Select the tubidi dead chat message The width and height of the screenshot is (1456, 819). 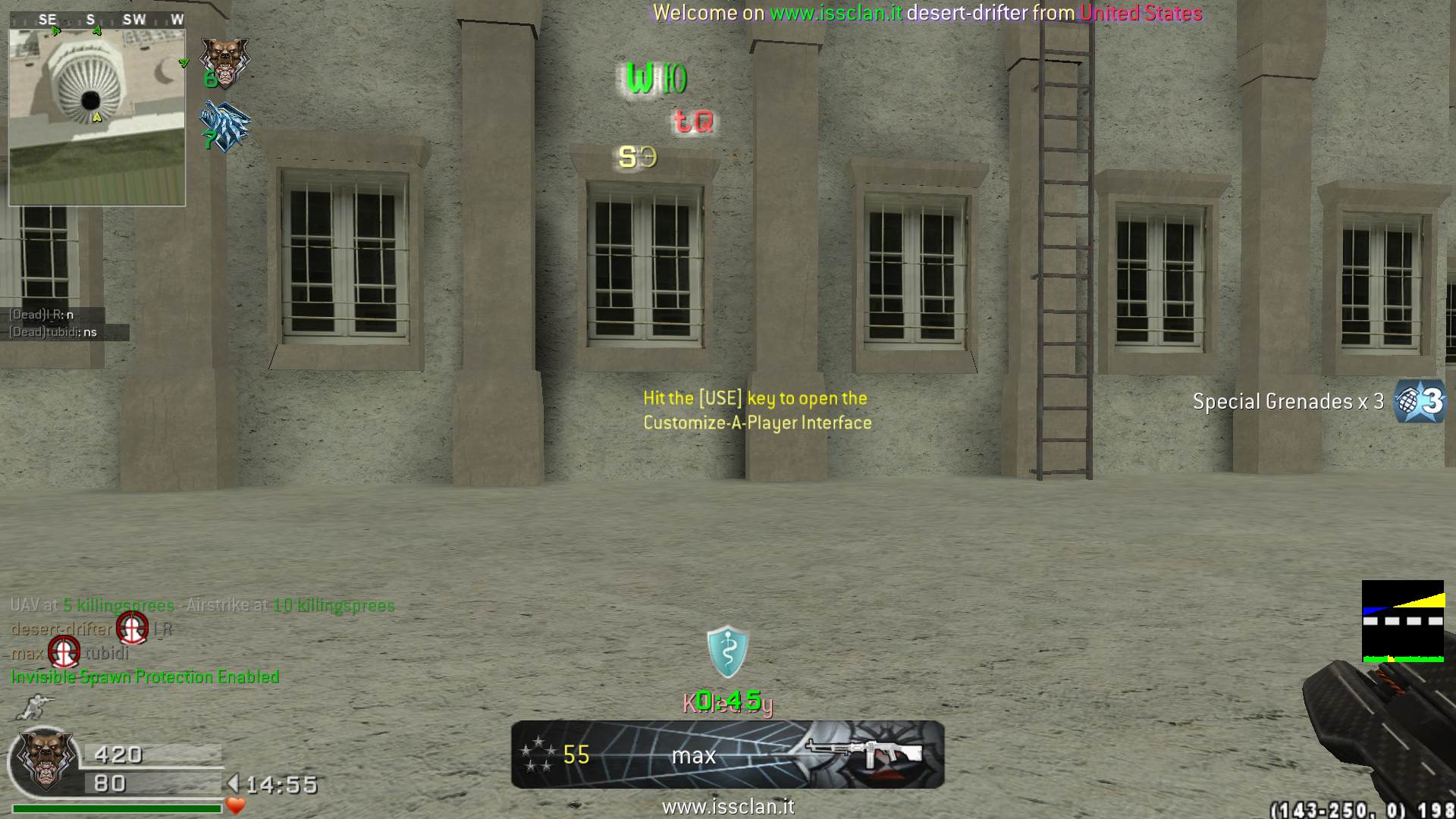click(x=53, y=332)
